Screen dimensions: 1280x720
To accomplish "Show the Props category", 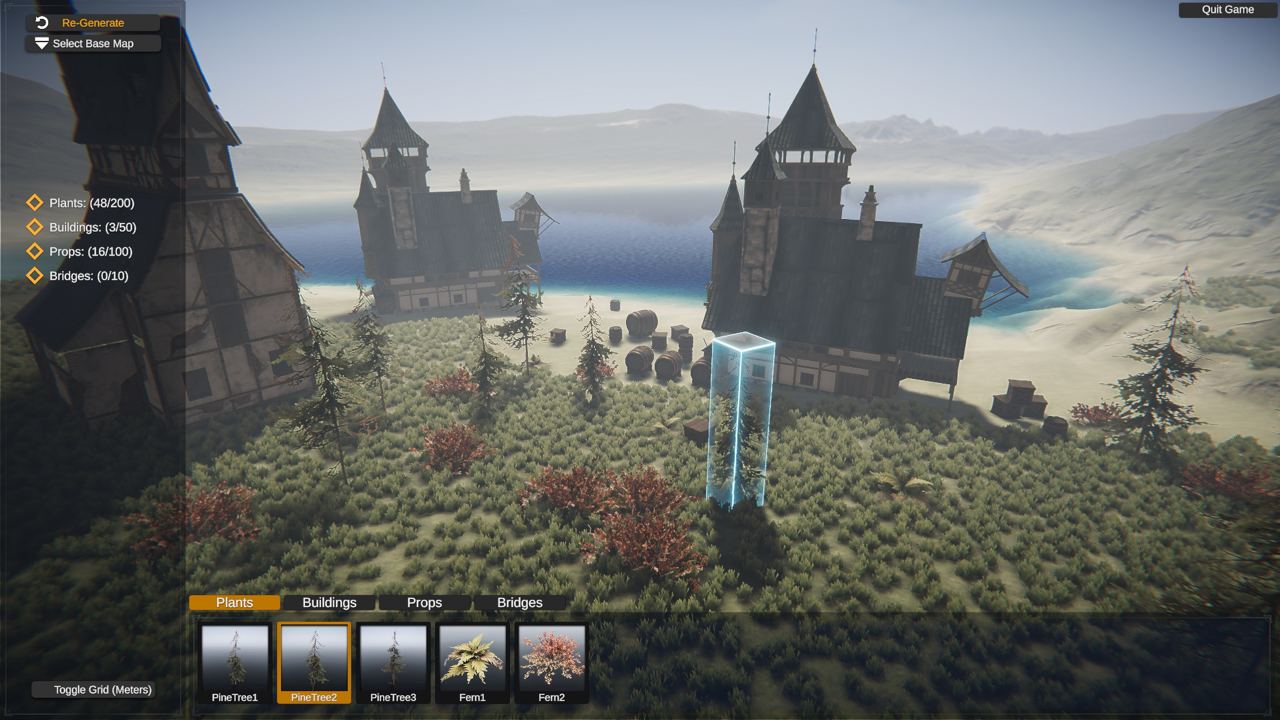I will (424, 602).
